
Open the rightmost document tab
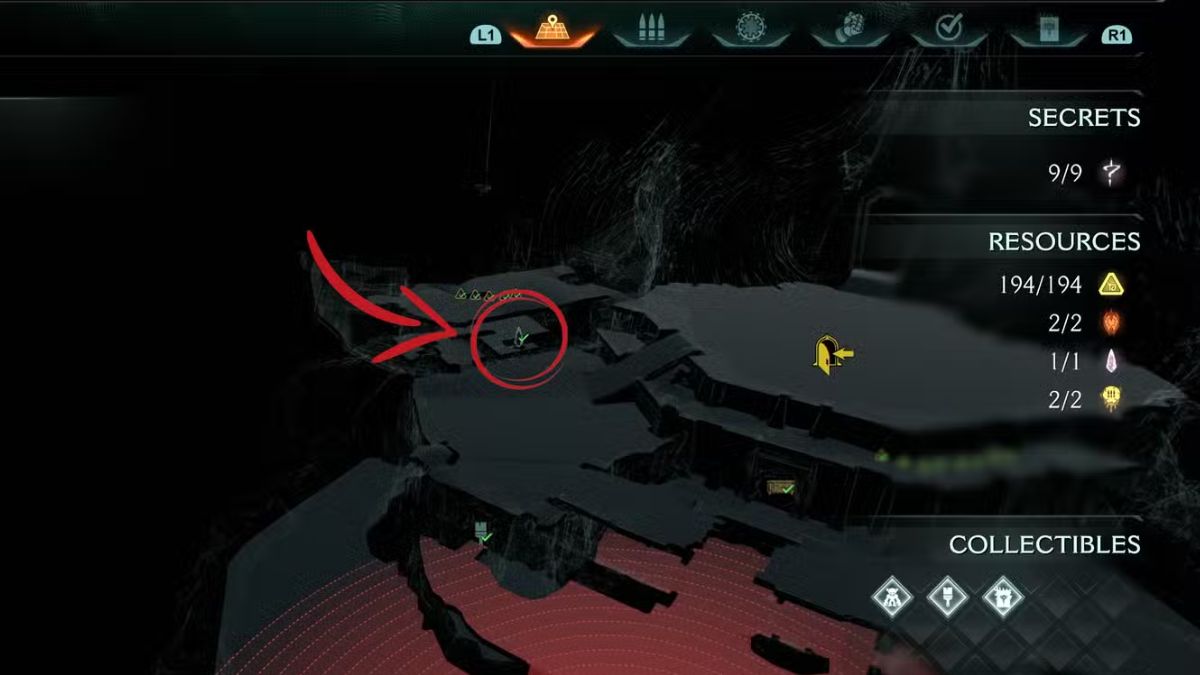(1047, 30)
